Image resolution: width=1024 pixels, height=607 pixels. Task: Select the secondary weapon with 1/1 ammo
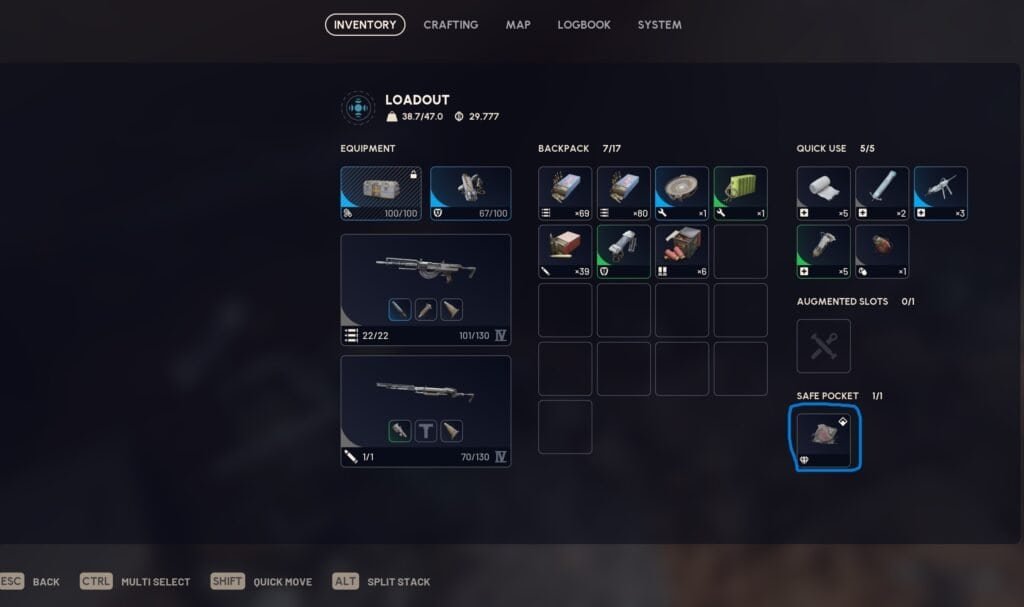425,410
